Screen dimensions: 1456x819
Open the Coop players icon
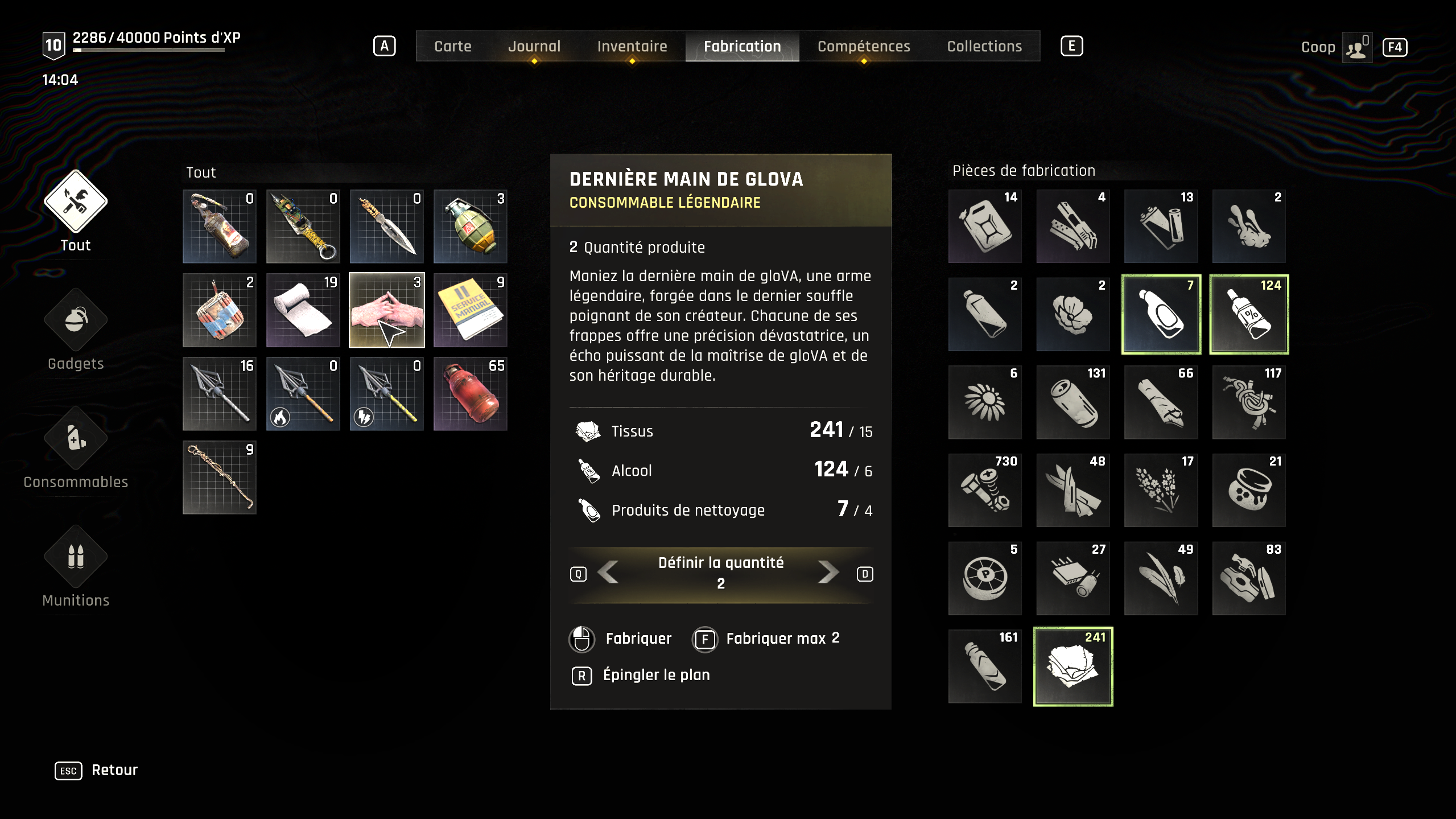click(x=1356, y=47)
